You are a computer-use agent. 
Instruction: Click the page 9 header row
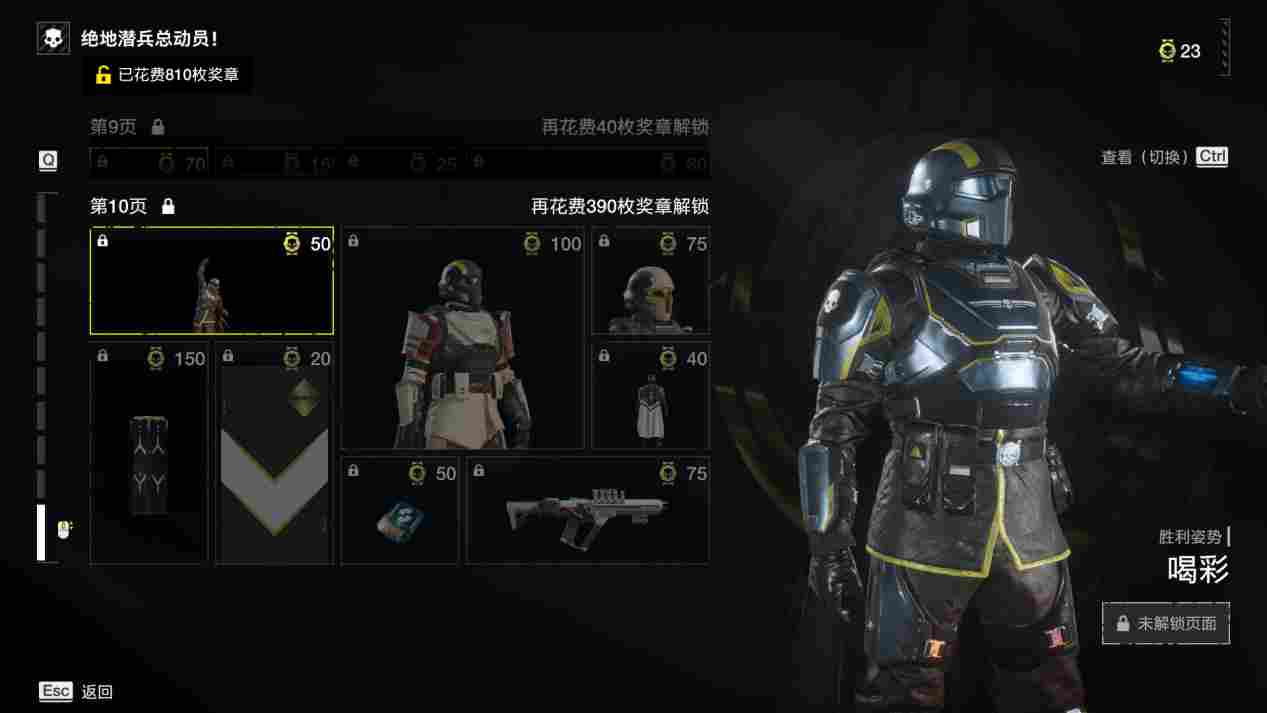(x=399, y=127)
